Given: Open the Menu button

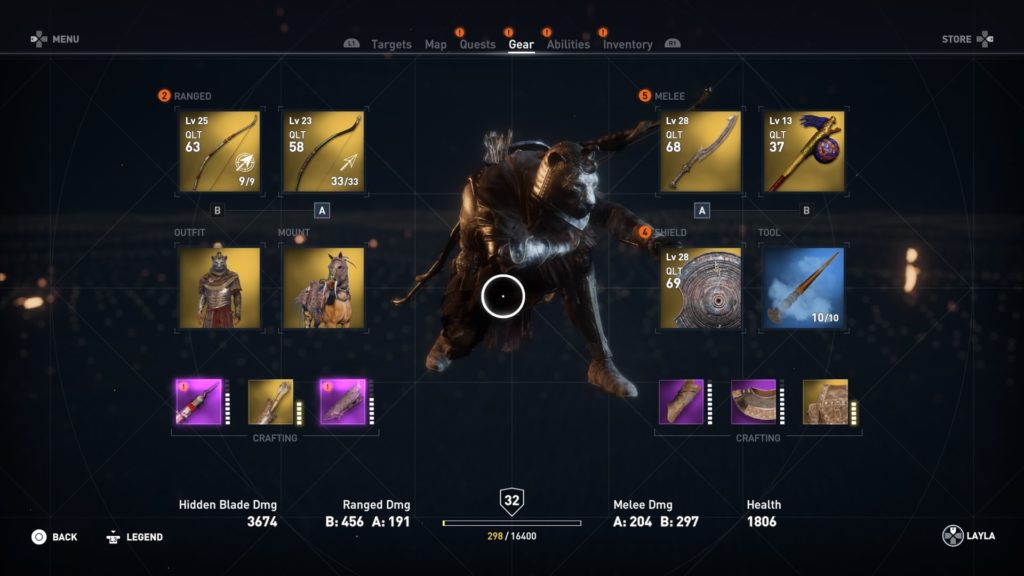Looking at the screenshot, I should point(54,39).
